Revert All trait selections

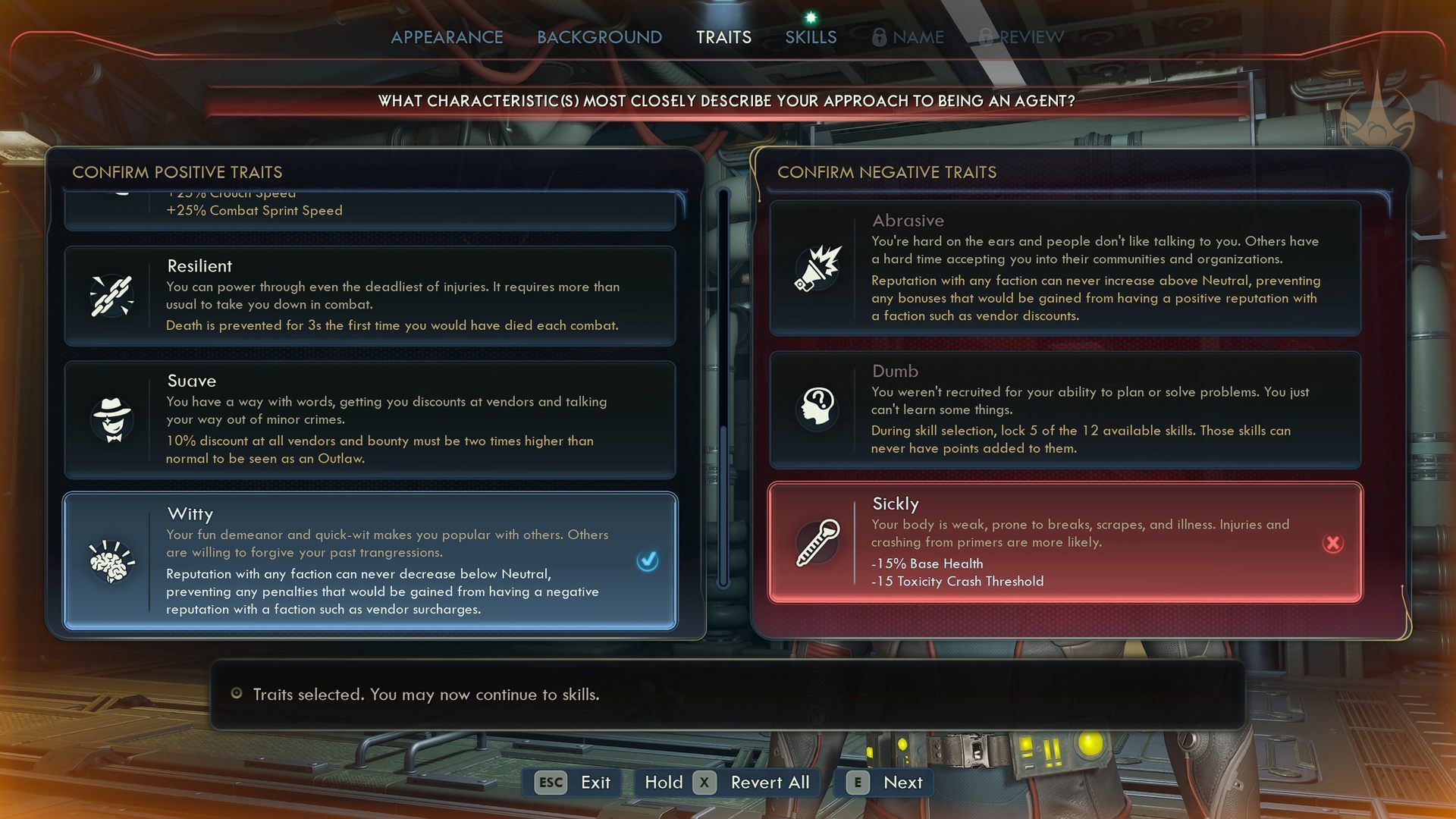728,783
